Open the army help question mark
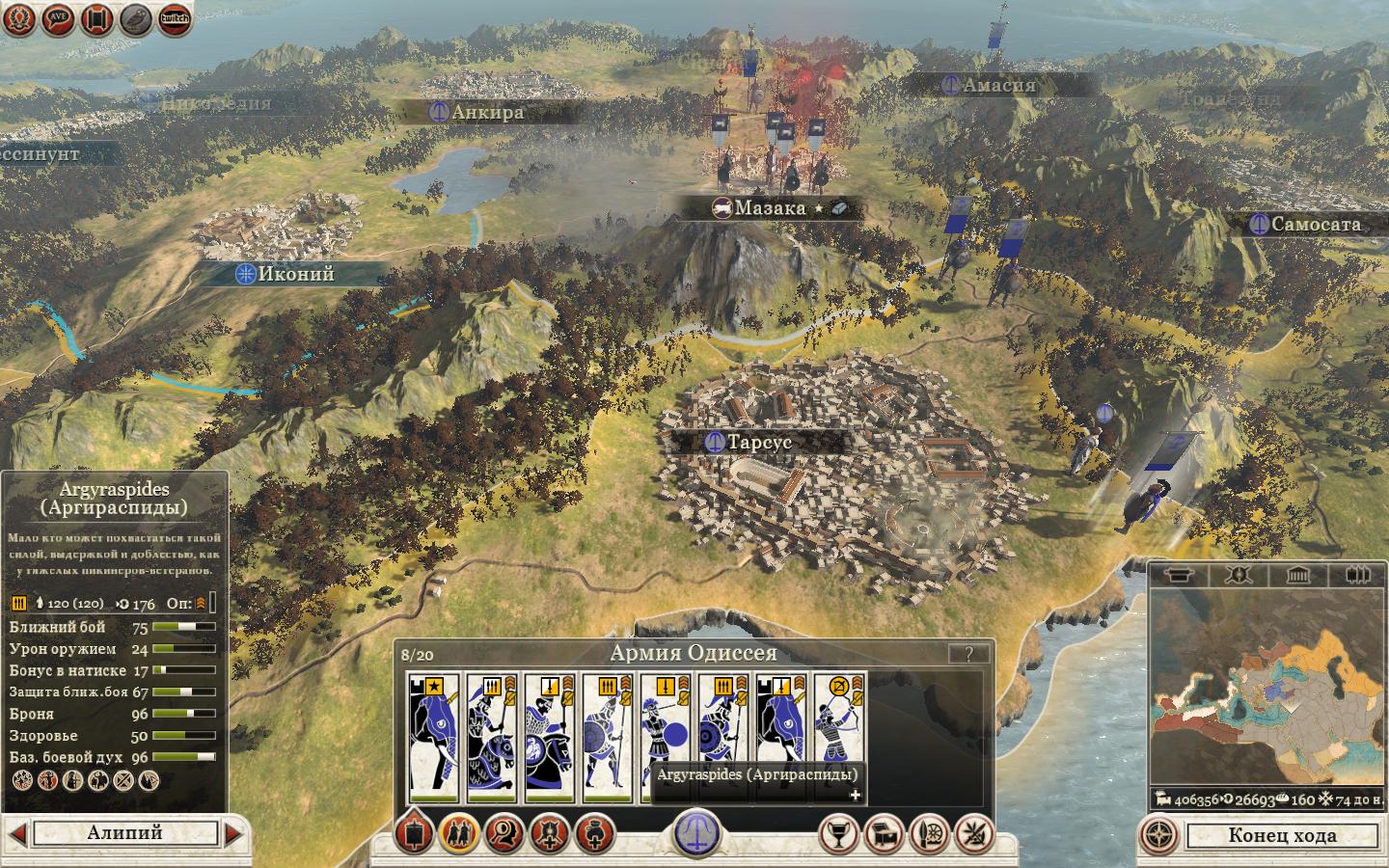Image resolution: width=1389 pixels, height=868 pixels. point(967,654)
